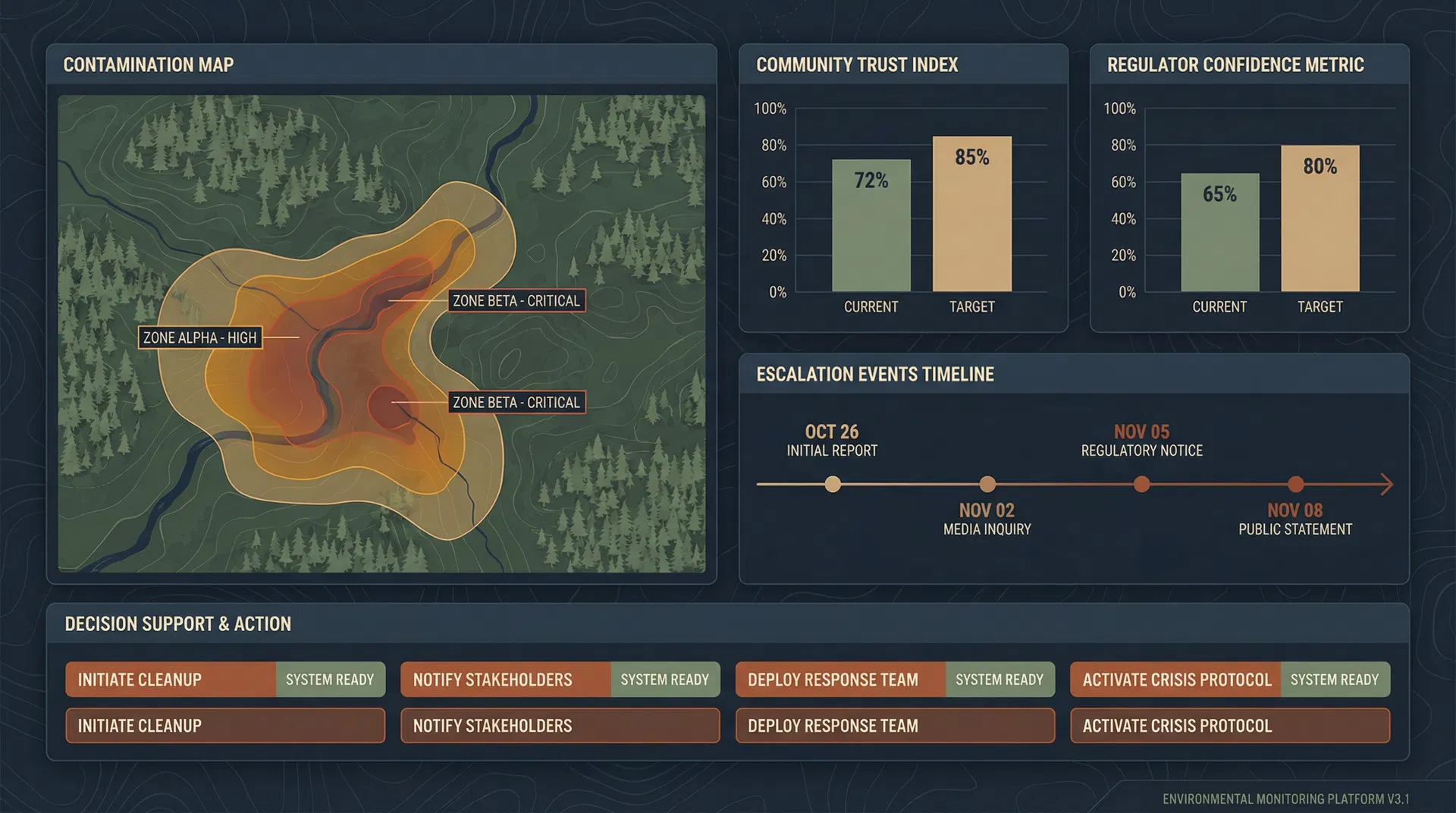The width and height of the screenshot is (1456, 813).
Task: Open the Decision Support & Action panel header
Action: click(x=177, y=624)
